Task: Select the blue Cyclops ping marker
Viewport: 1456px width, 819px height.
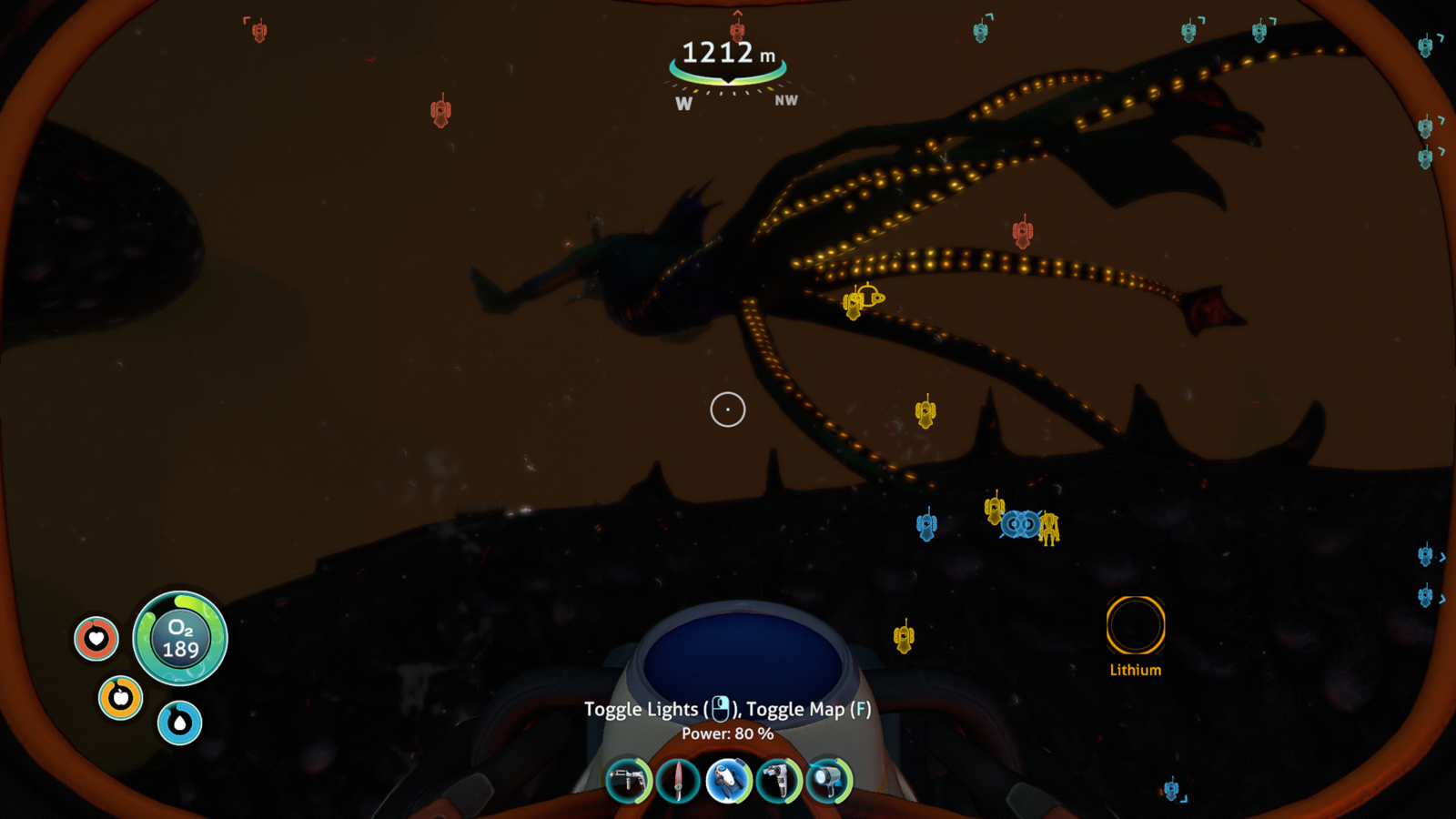Action: 1020,524
